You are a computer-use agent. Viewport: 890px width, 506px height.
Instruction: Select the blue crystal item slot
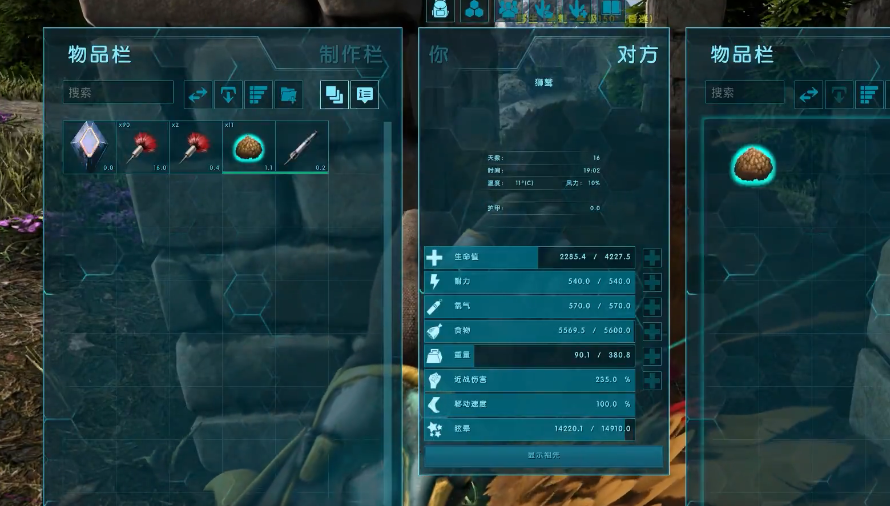90,147
